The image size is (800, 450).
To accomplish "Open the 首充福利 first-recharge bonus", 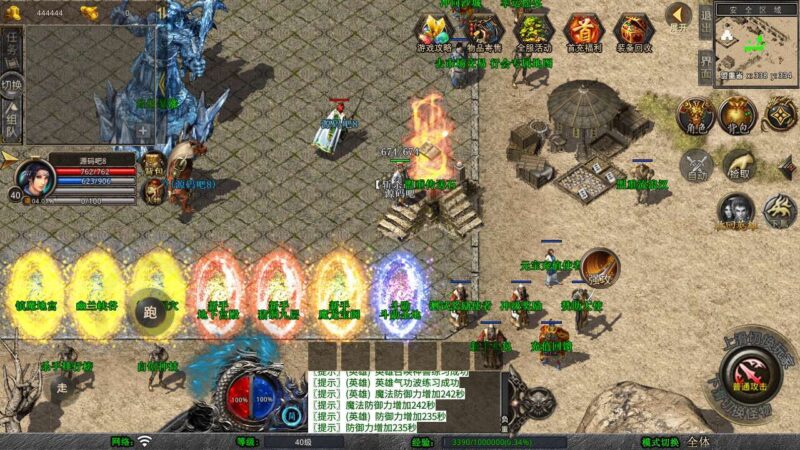I will (583, 32).
